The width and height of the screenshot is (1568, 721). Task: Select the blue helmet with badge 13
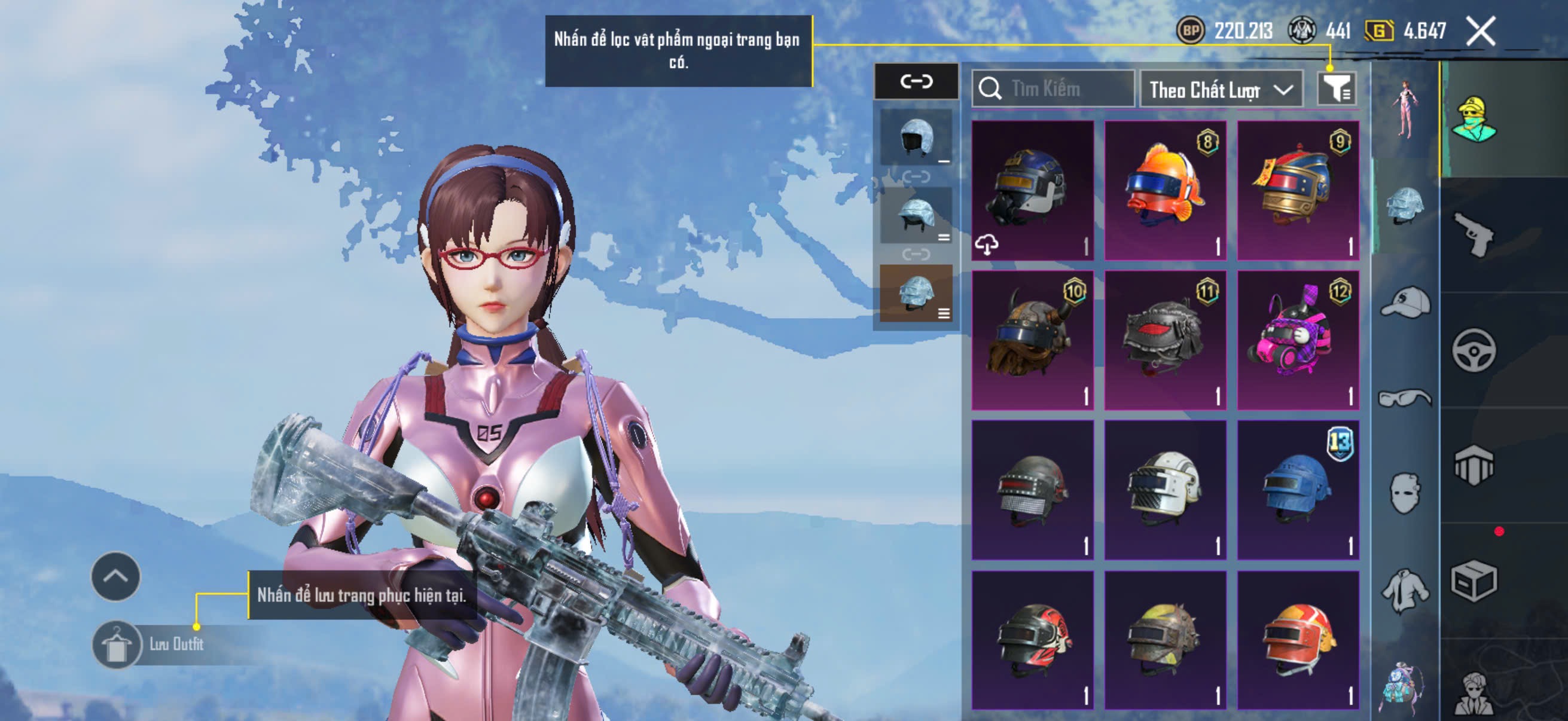1298,489
